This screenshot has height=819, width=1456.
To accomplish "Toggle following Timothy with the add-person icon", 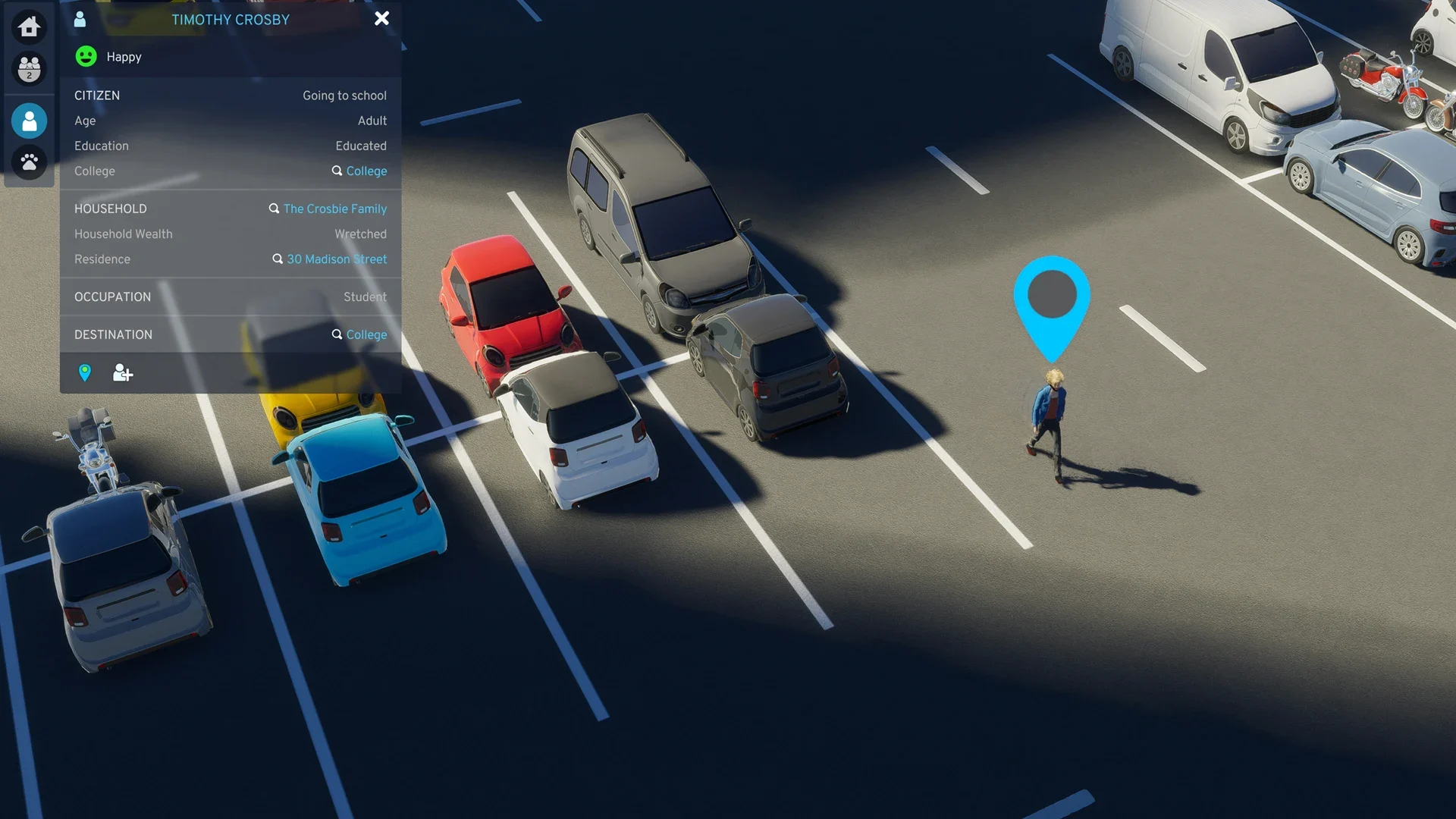I will [122, 372].
